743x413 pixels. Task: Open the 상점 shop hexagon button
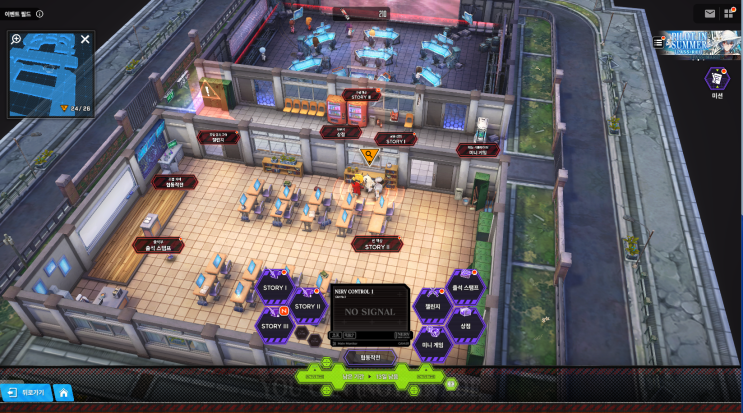[x=464, y=325]
